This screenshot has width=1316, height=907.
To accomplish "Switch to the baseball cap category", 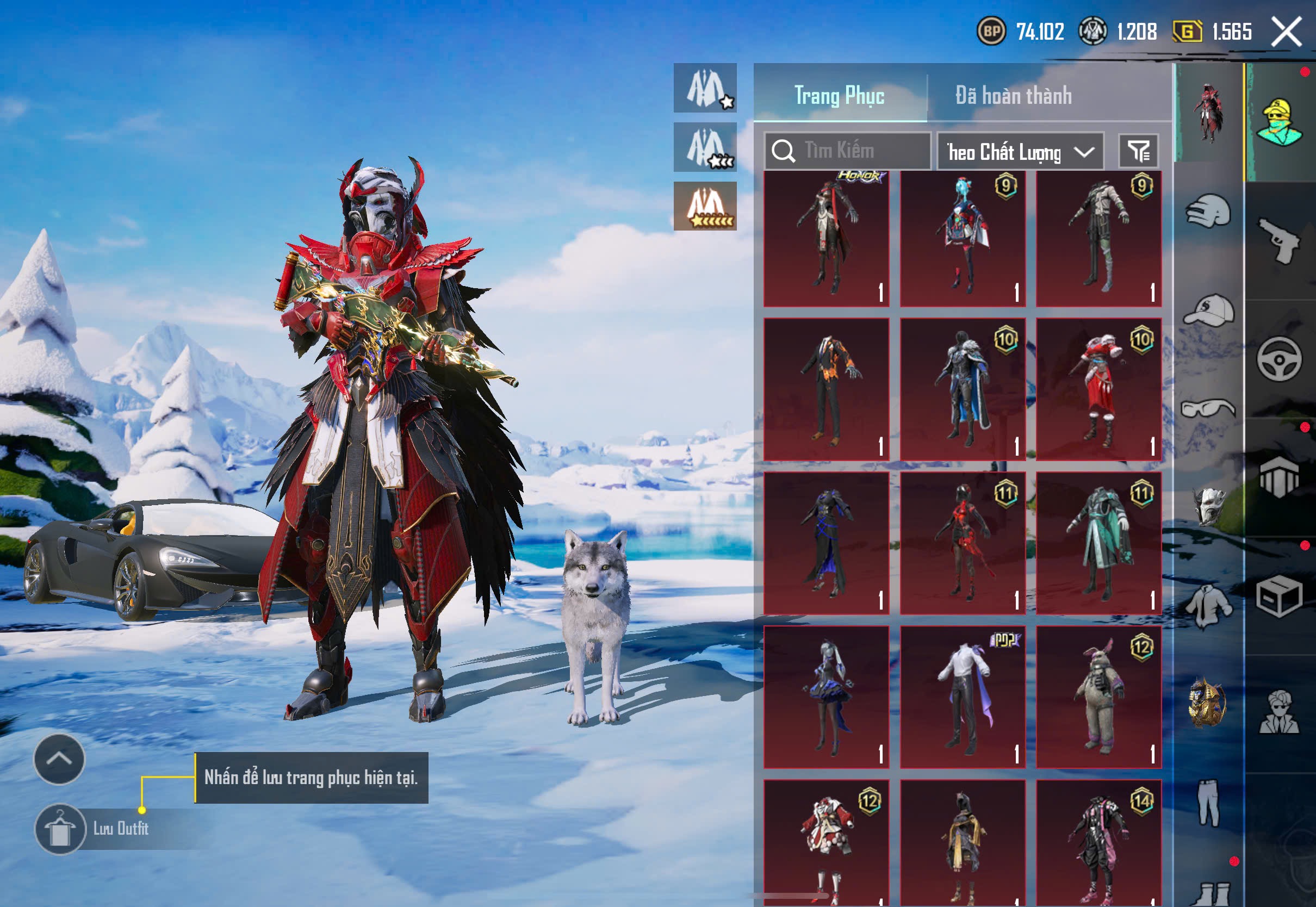I will [x=1209, y=310].
